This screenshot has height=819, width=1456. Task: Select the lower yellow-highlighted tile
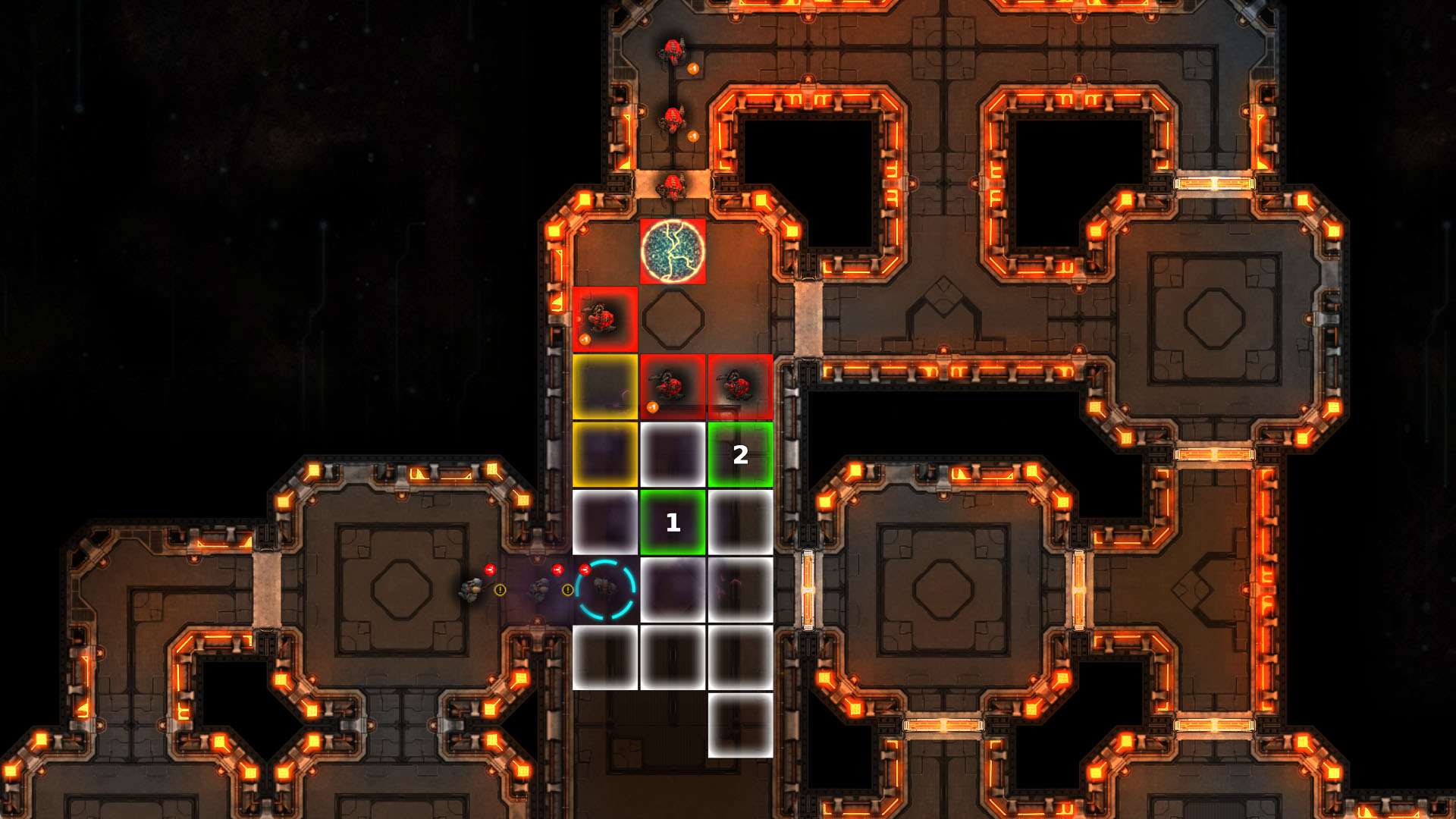click(x=605, y=455)
